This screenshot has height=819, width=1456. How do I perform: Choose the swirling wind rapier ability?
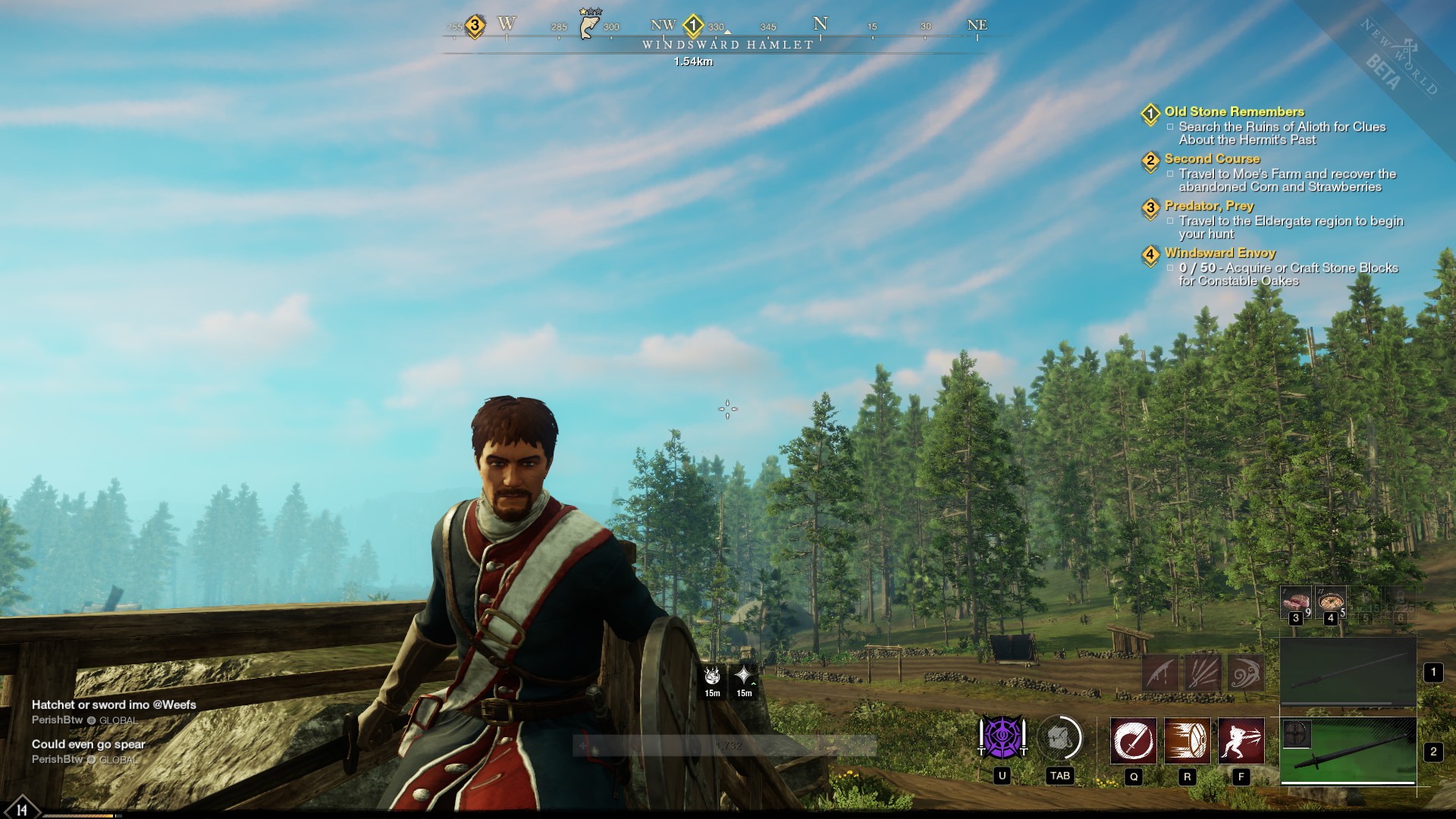(x=1245, y=673)
